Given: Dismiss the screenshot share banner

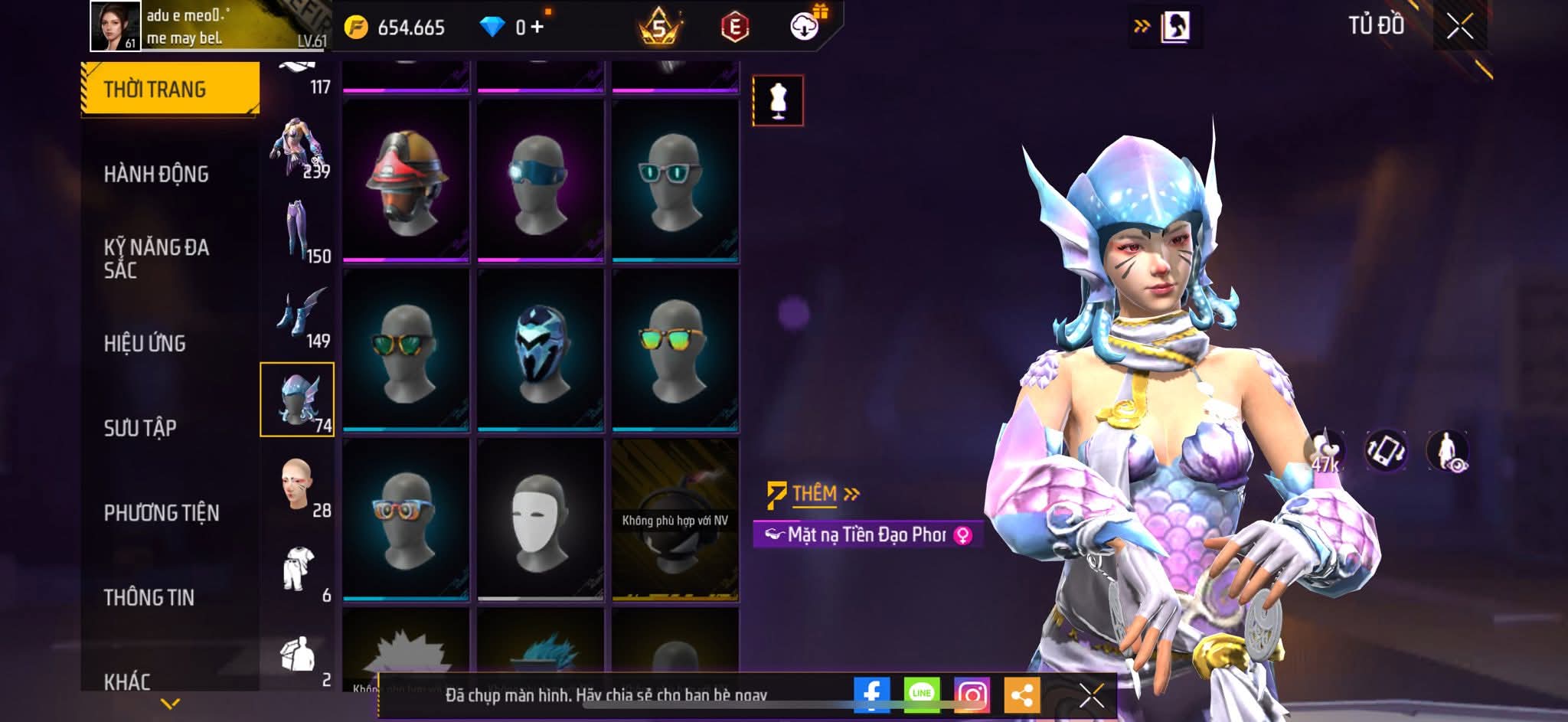Looking at the screenshot, I should 1091,695.
